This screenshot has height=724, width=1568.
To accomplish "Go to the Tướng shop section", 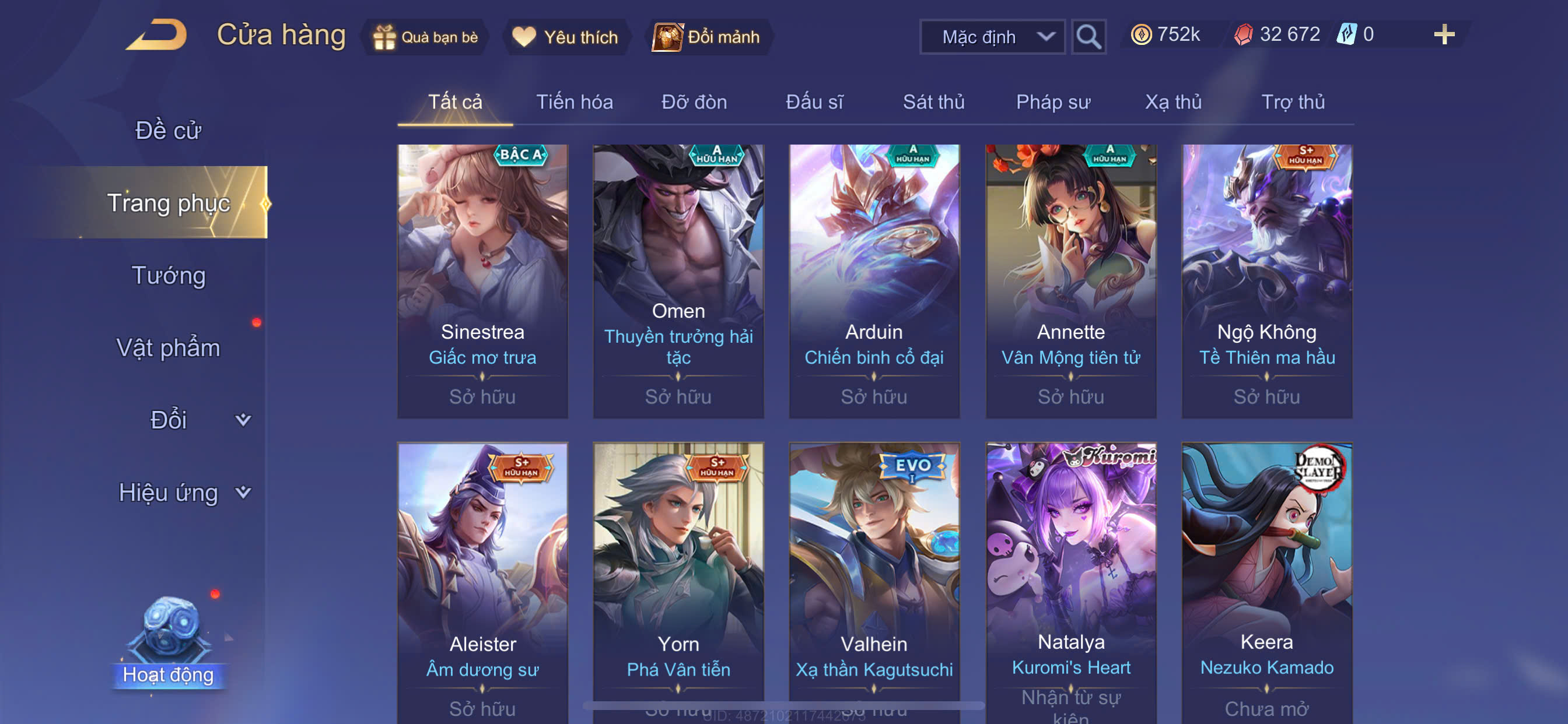I will 168,276.
